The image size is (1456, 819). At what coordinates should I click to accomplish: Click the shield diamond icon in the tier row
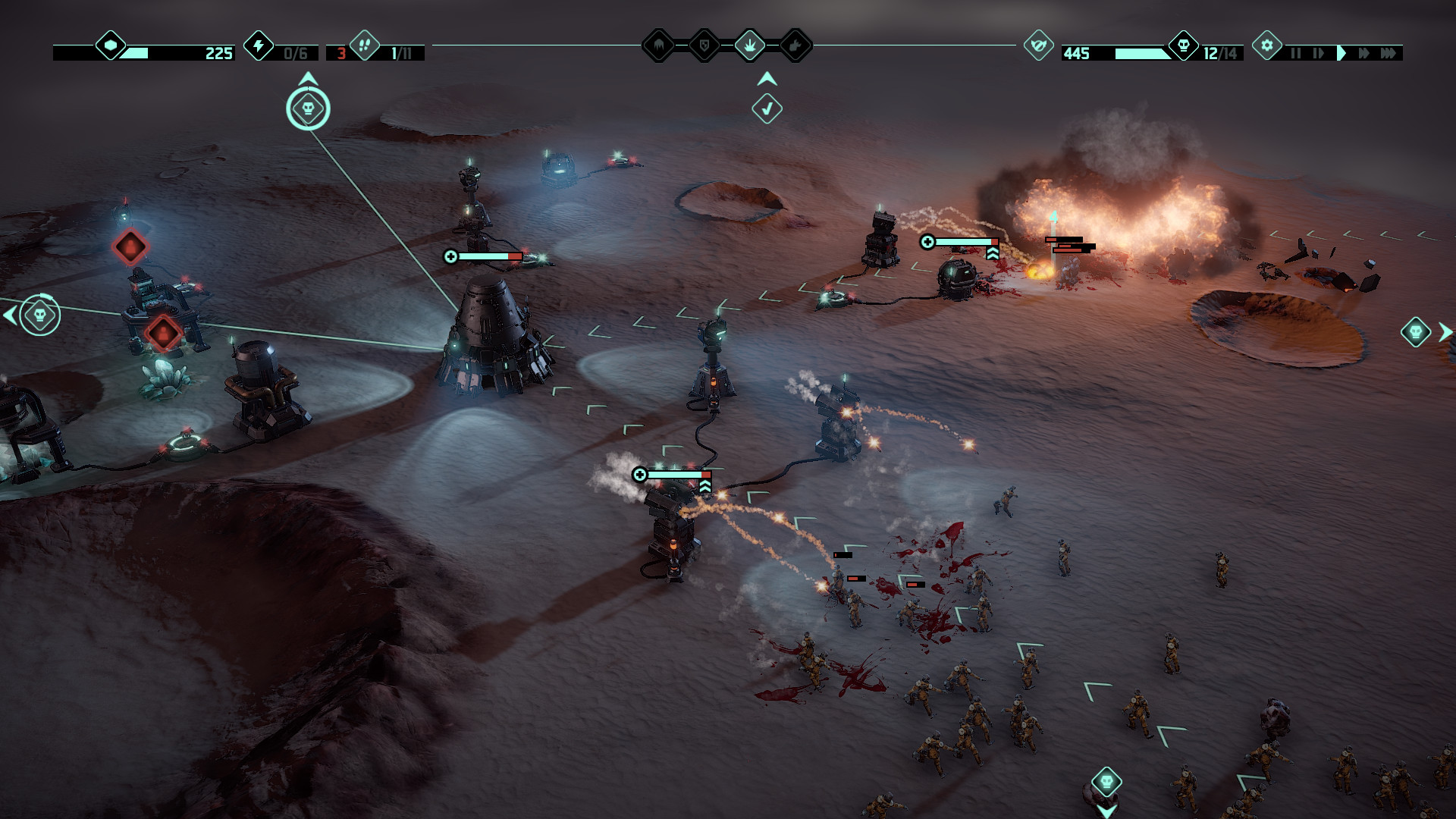704,45
